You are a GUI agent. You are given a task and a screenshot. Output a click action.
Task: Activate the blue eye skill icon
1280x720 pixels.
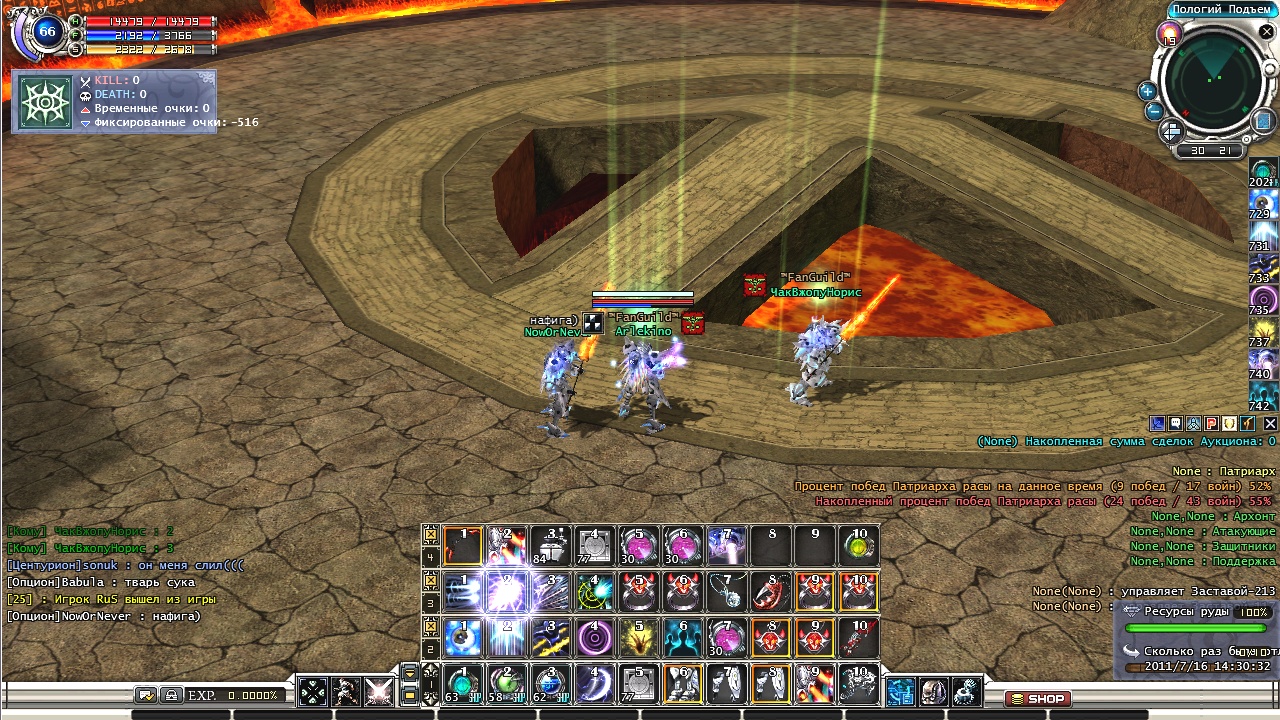(463, 638)
